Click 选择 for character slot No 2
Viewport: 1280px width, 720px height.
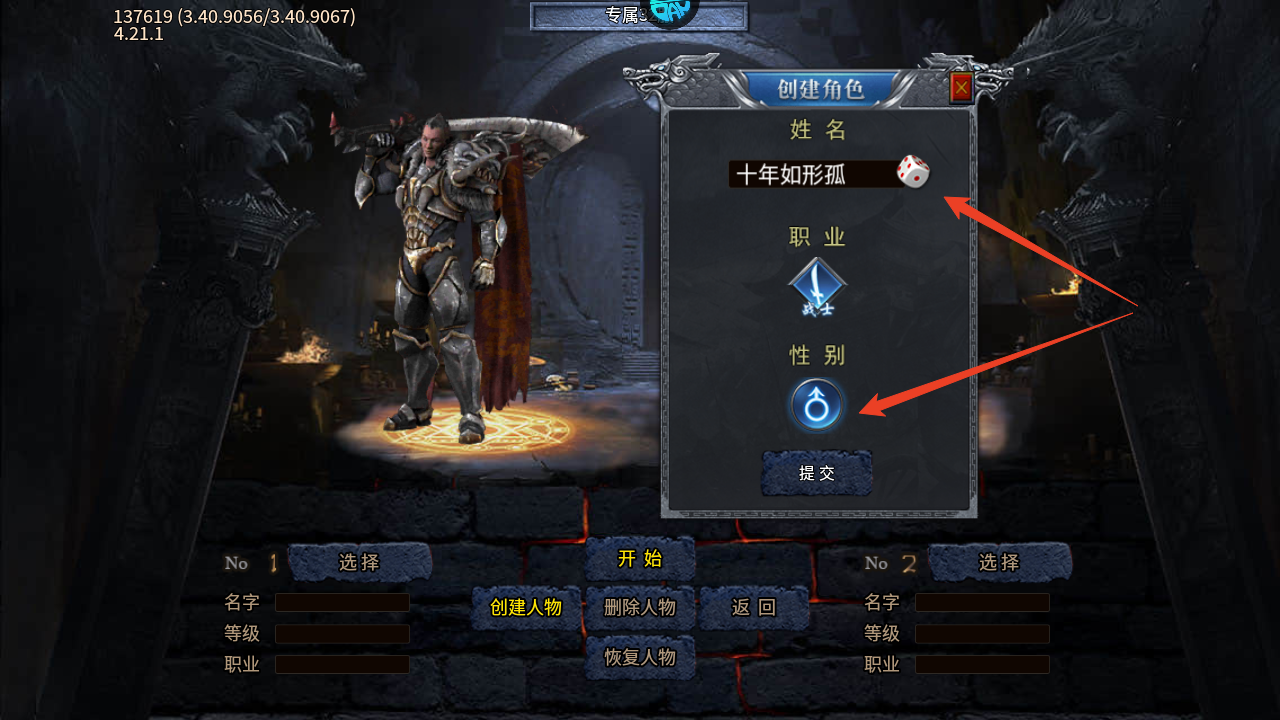(998, 562)
